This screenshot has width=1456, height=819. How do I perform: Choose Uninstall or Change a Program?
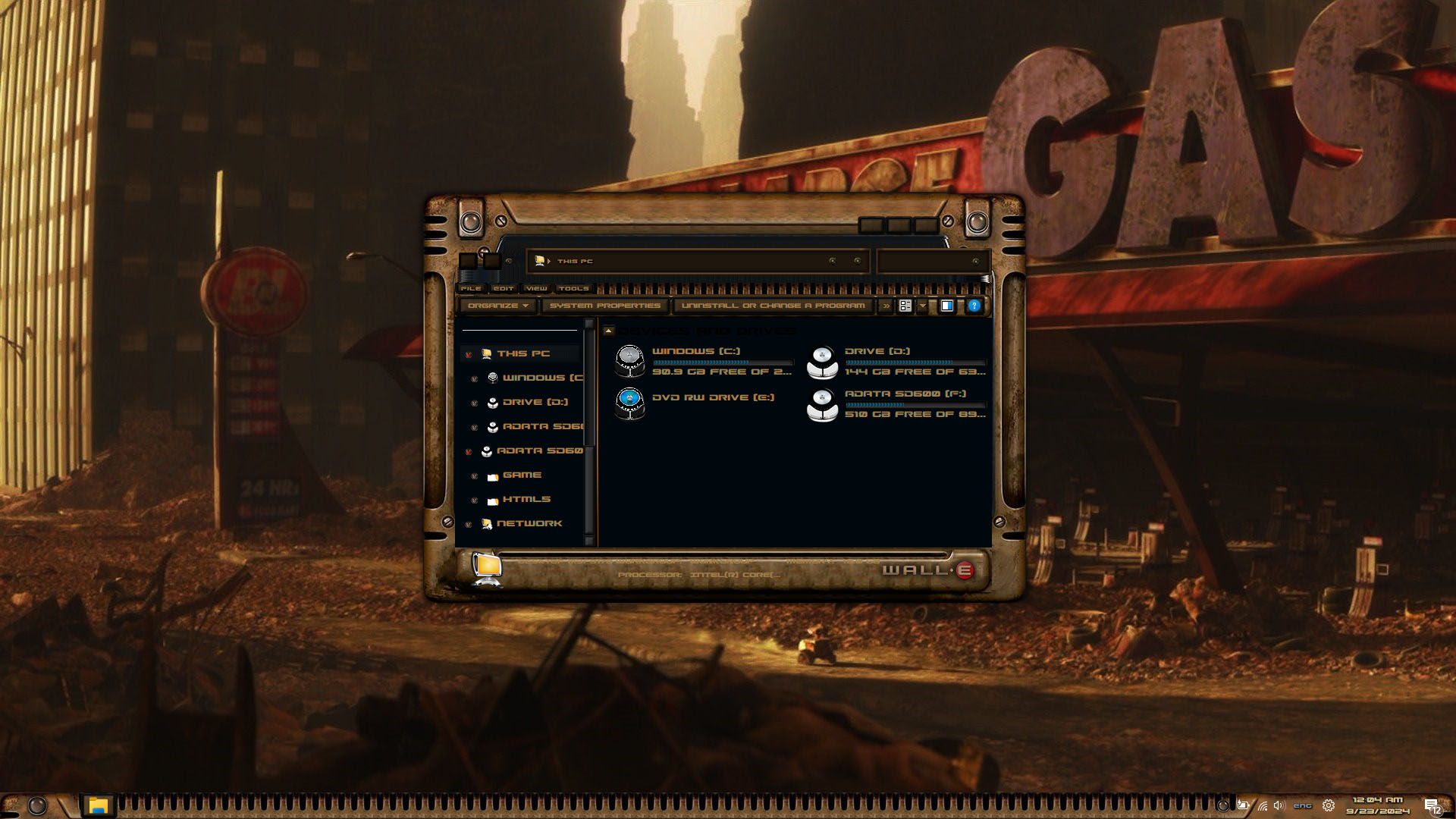(x=772, y=306)
